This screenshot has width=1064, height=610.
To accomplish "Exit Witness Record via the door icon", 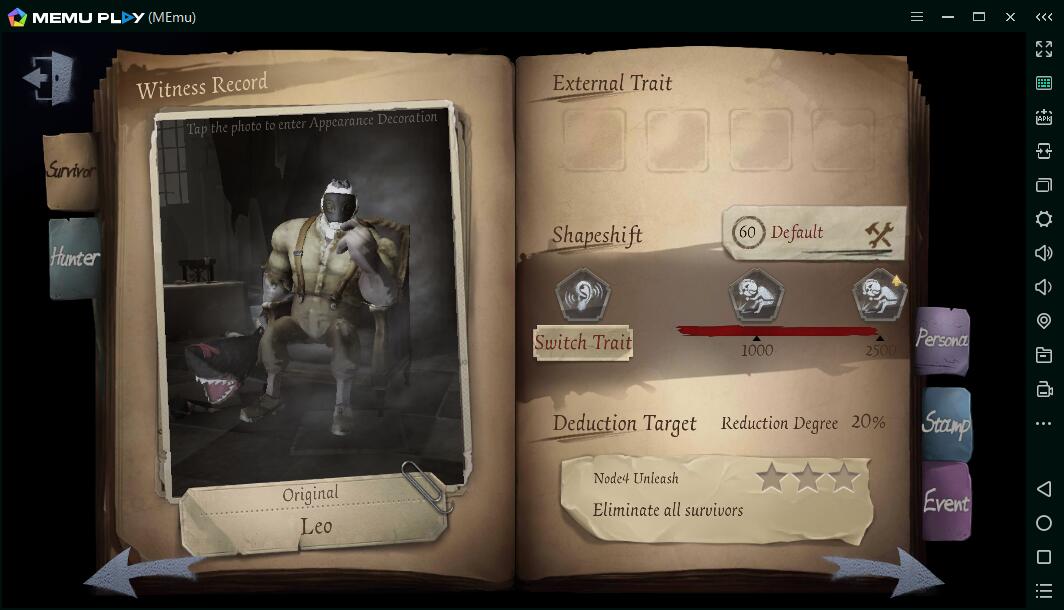I will click(49, 77).
